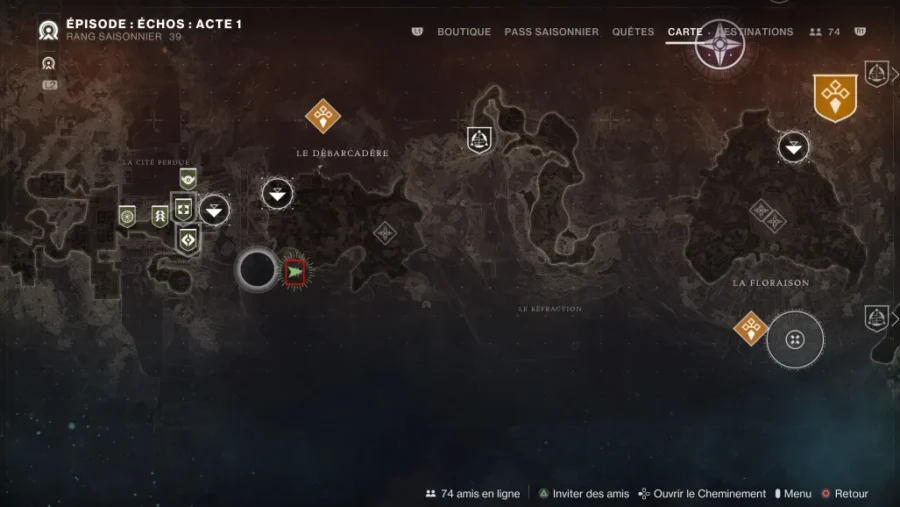Activate the circular four-dot node near La Floraison
900x507 pixels.
point(795,340)
